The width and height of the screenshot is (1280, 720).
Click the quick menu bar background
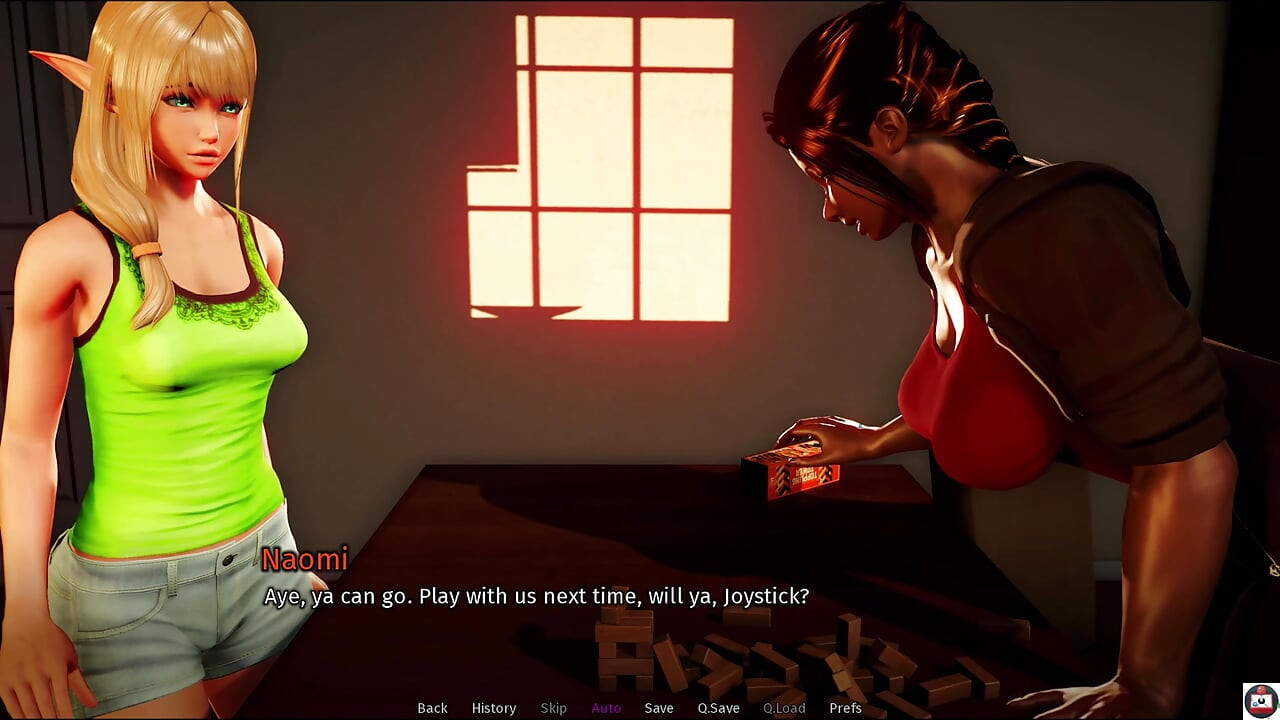tap(950, 707)
